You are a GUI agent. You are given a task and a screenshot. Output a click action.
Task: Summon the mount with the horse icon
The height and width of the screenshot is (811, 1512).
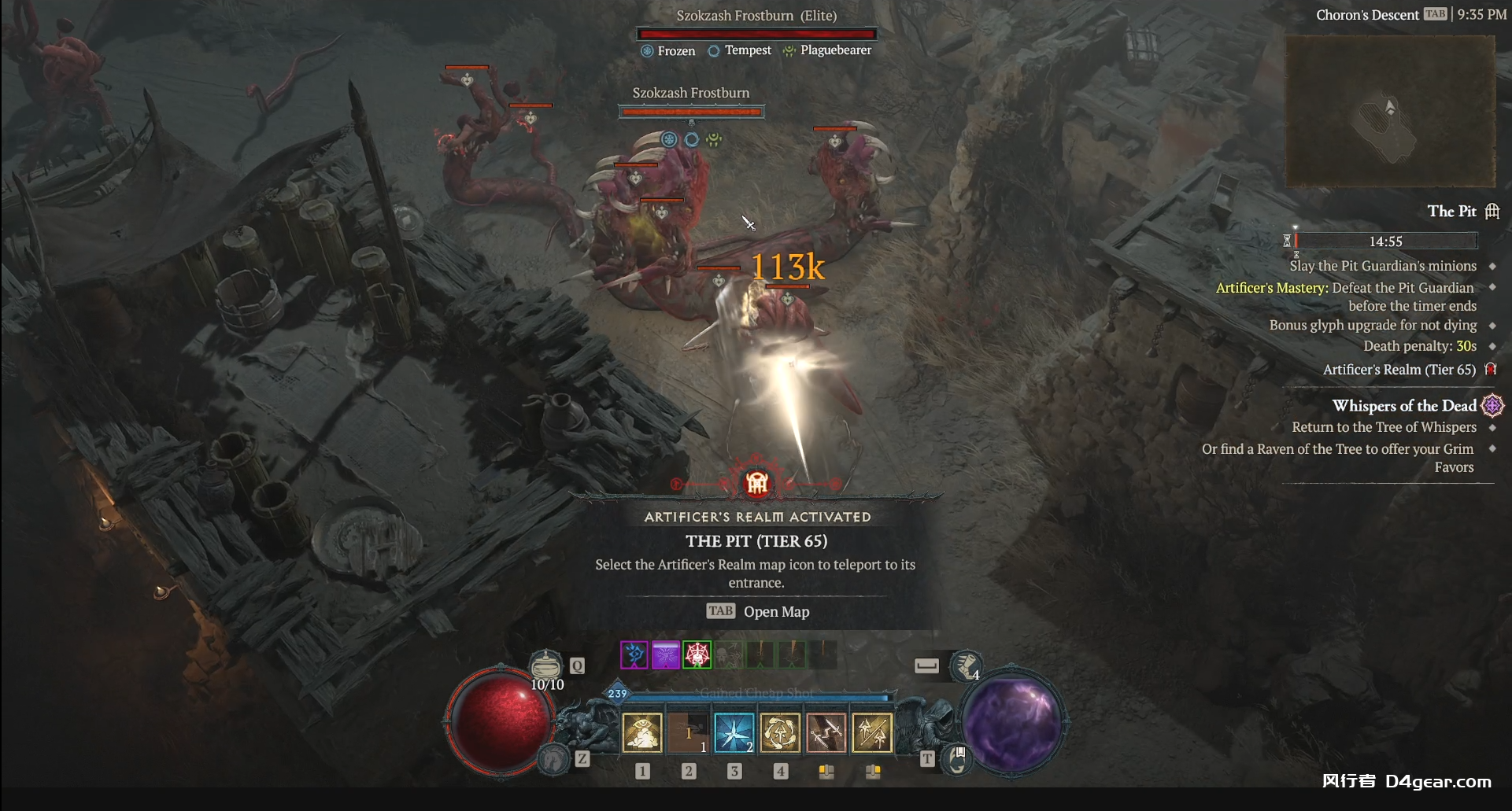coord(553,759)
